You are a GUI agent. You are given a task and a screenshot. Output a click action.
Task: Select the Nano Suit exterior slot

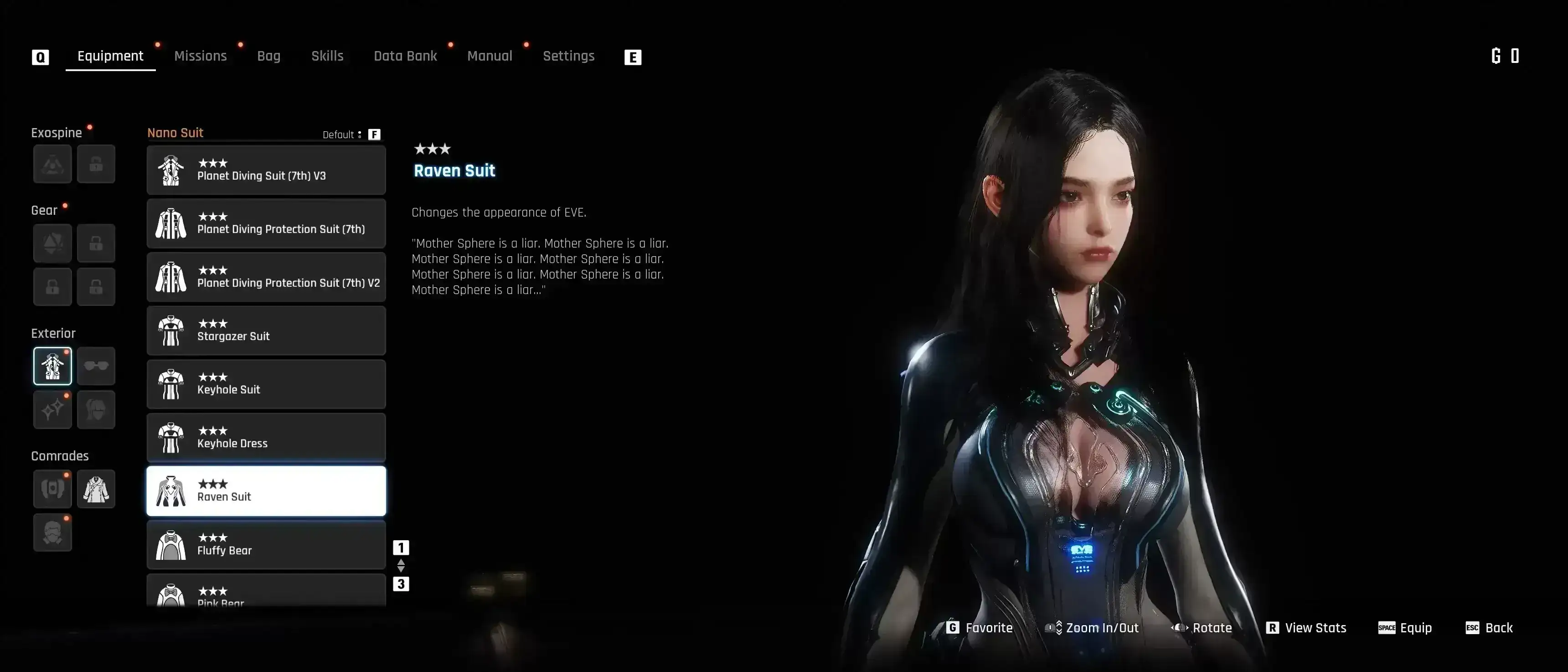pyautogui.click(x=52, y=366)
